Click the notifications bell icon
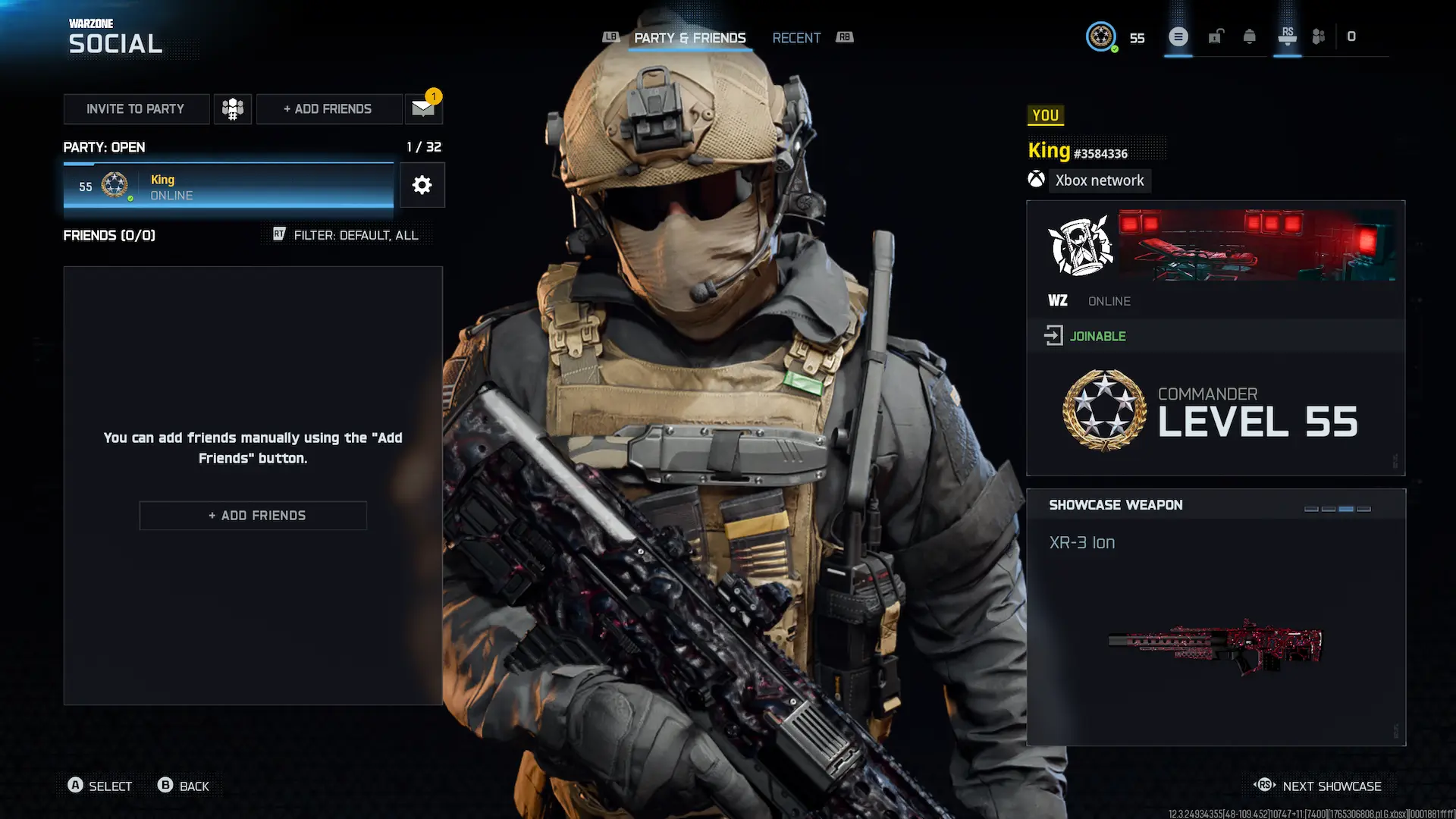 click(1250, 36)
